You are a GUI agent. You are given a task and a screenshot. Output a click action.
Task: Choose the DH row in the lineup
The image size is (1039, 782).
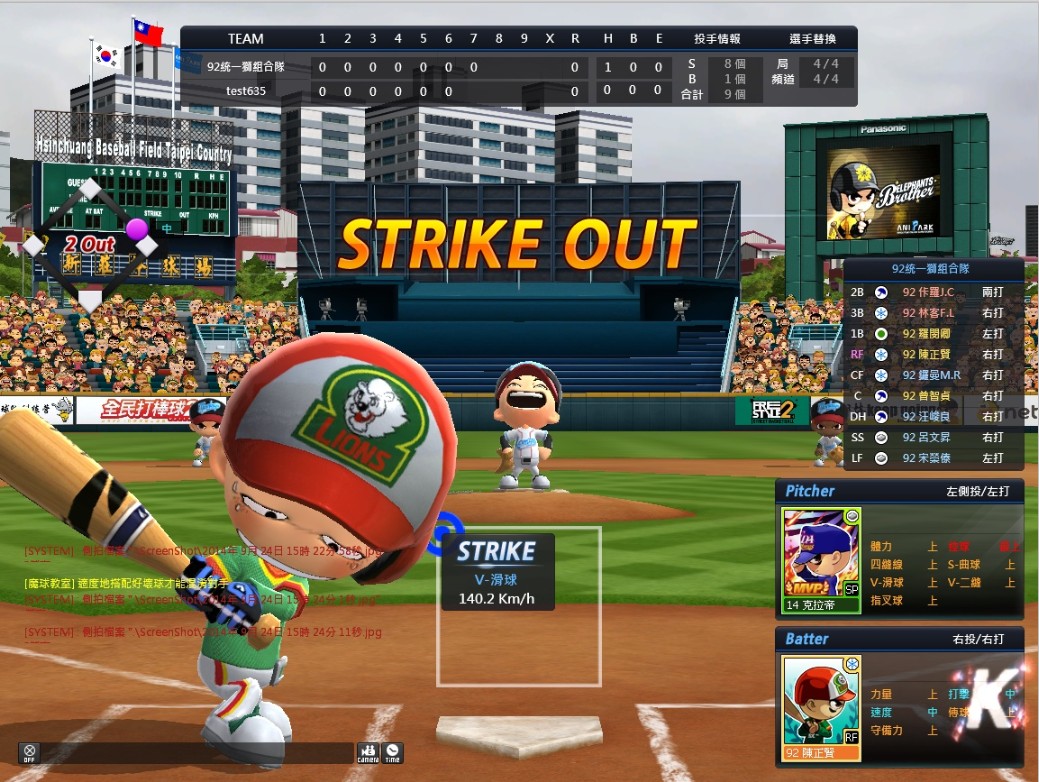(932, 416)
